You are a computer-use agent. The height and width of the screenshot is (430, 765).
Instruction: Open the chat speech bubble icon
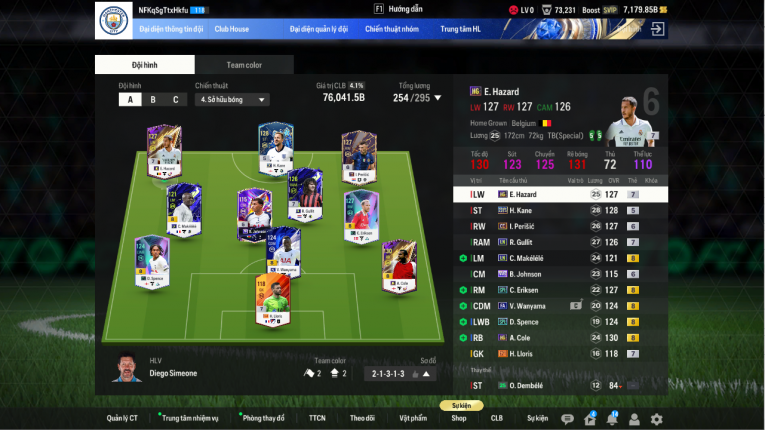pyautogui.click(x=568, y=419)
